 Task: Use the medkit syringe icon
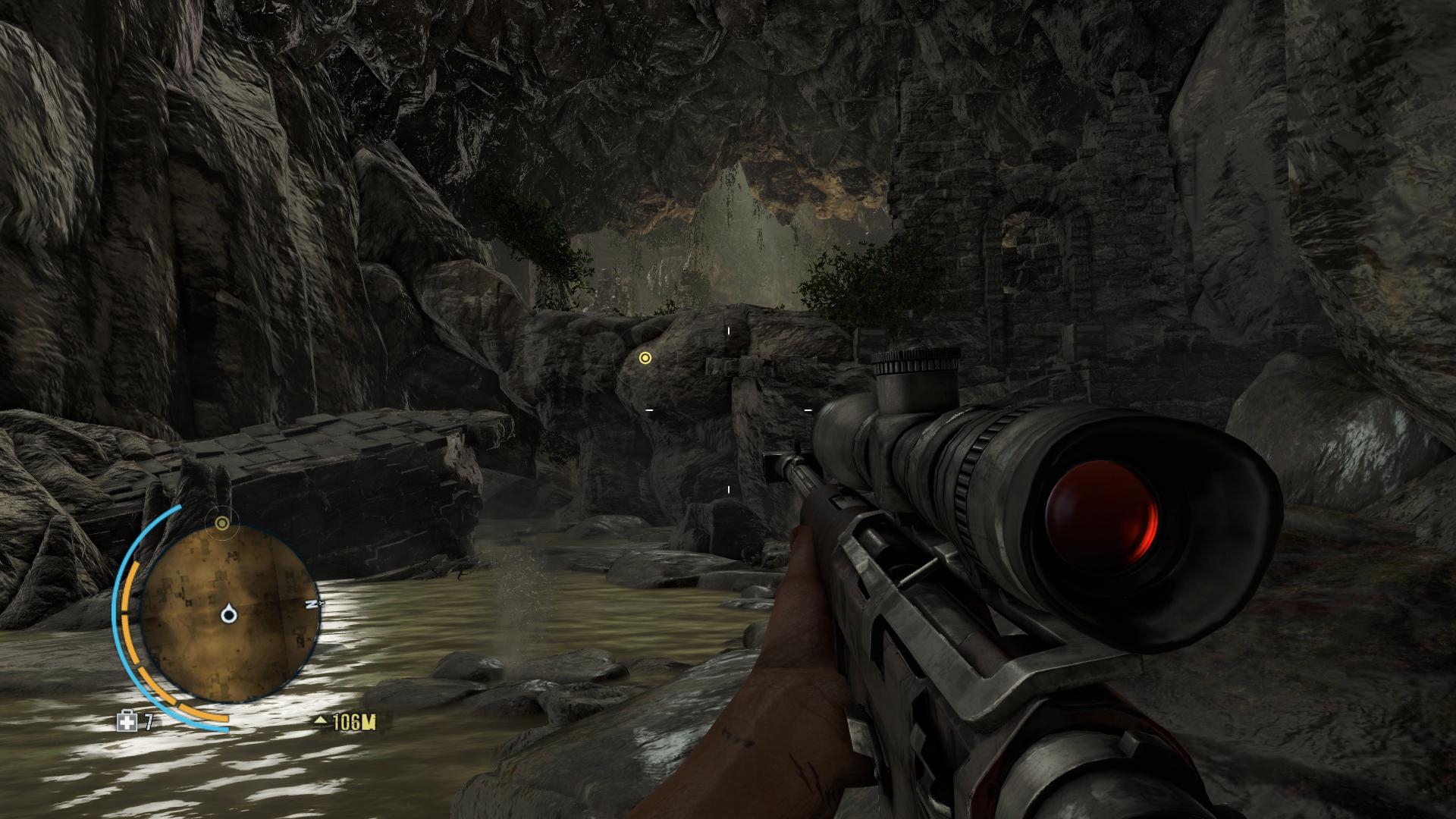click(127, 722)
